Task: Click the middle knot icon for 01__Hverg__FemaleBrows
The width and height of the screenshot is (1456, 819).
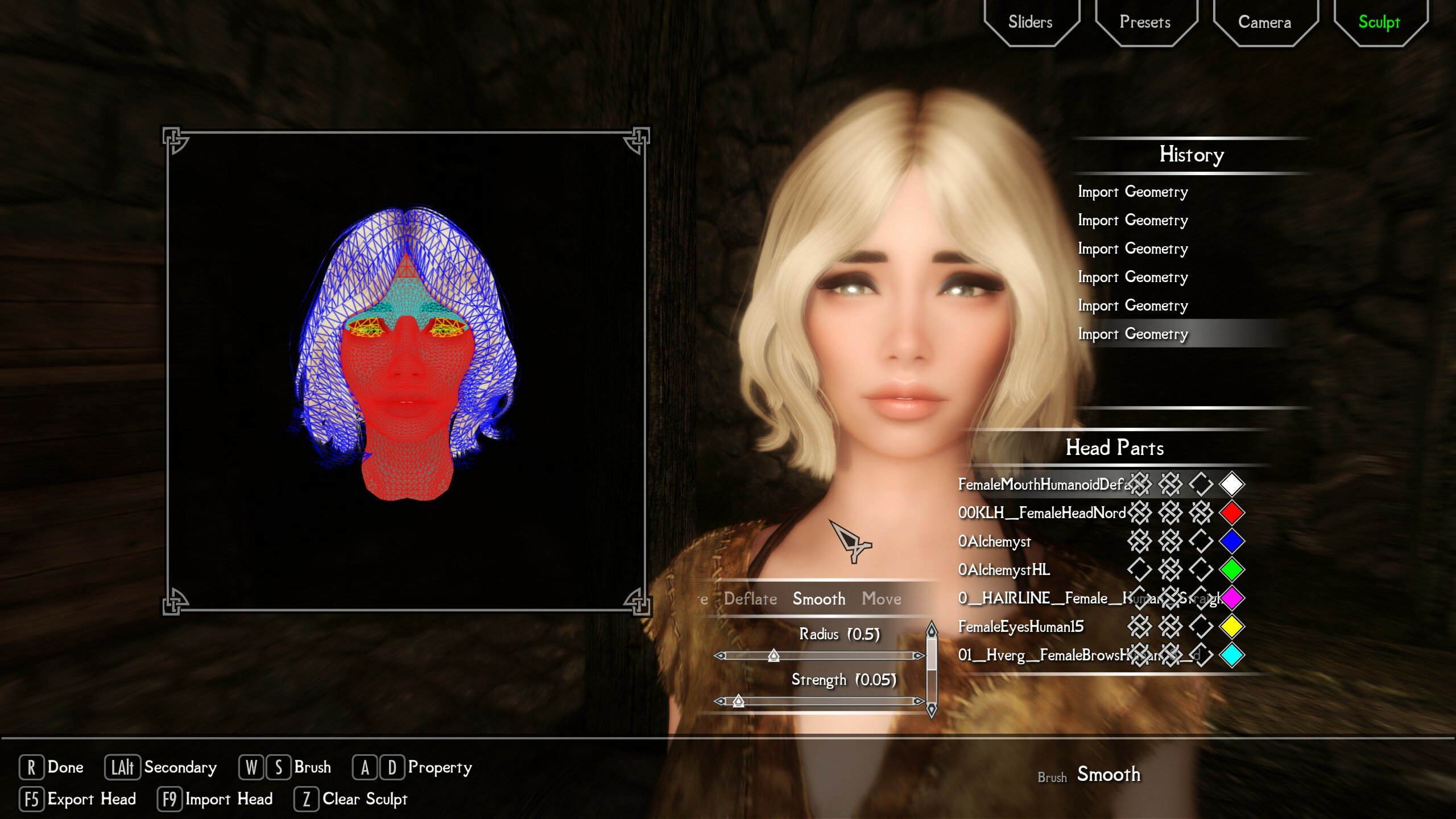Action: click(1172, 655)
